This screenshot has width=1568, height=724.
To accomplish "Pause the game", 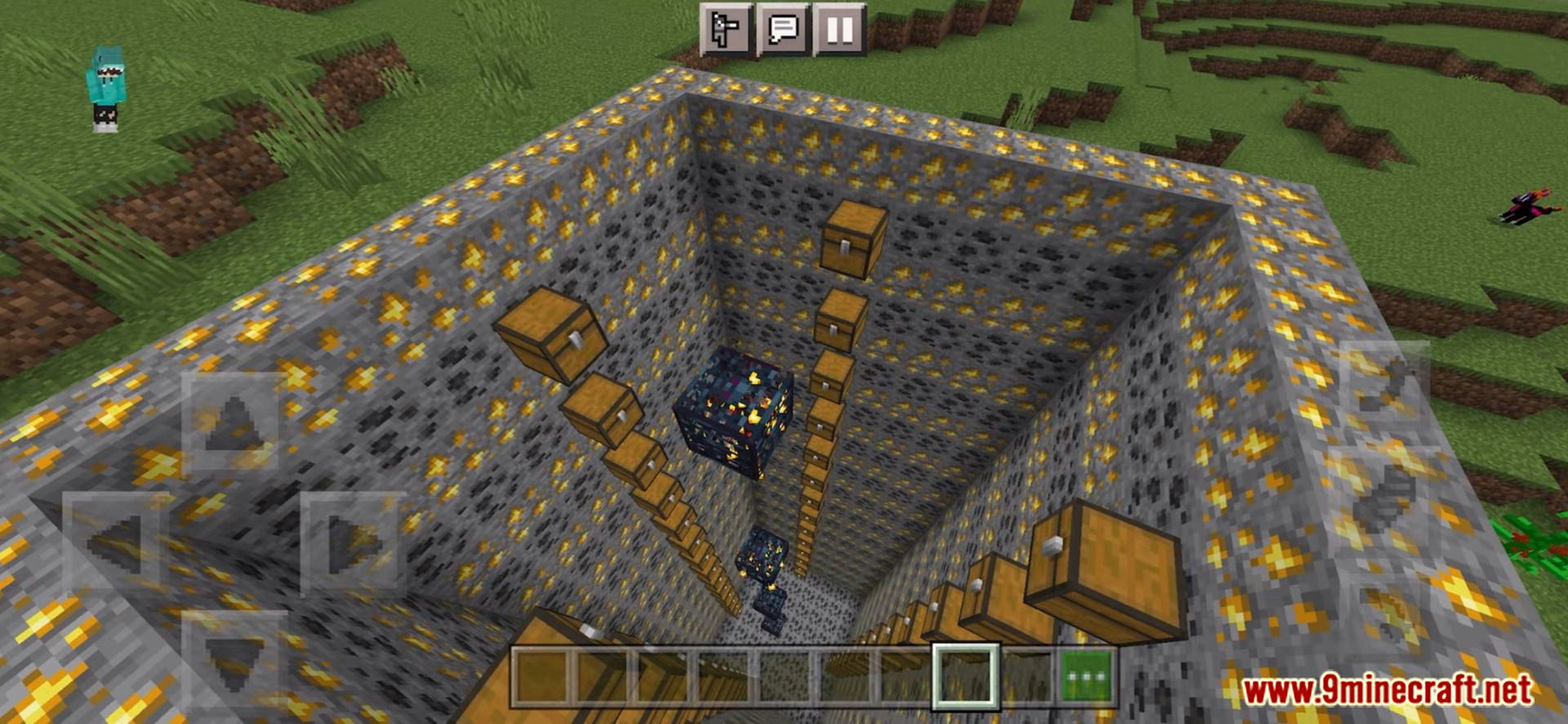I will pos(840,29).
